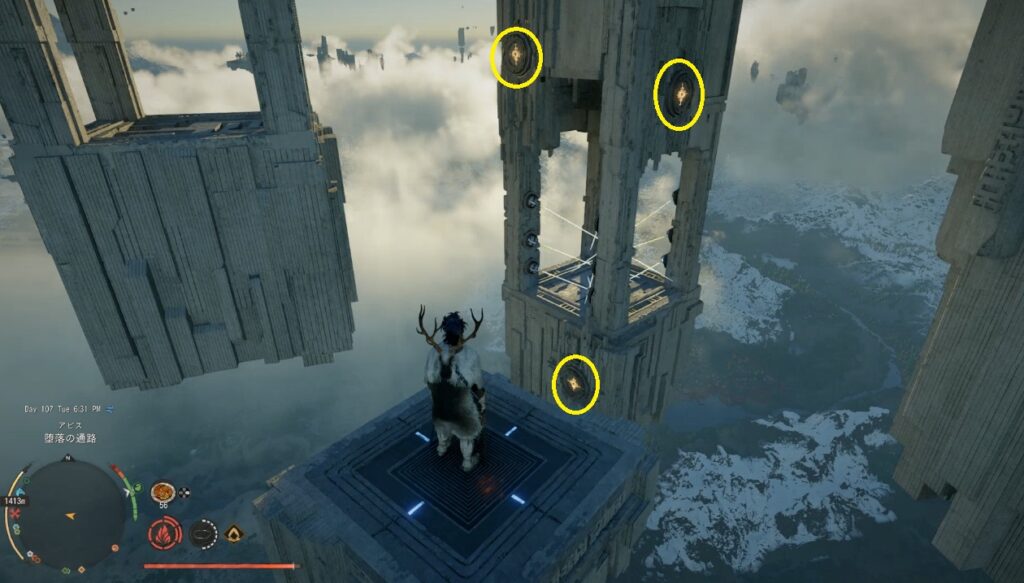Screen dimensions: 1024x583
Task: Click the circular minimap
Action: [x=72, y=512]
